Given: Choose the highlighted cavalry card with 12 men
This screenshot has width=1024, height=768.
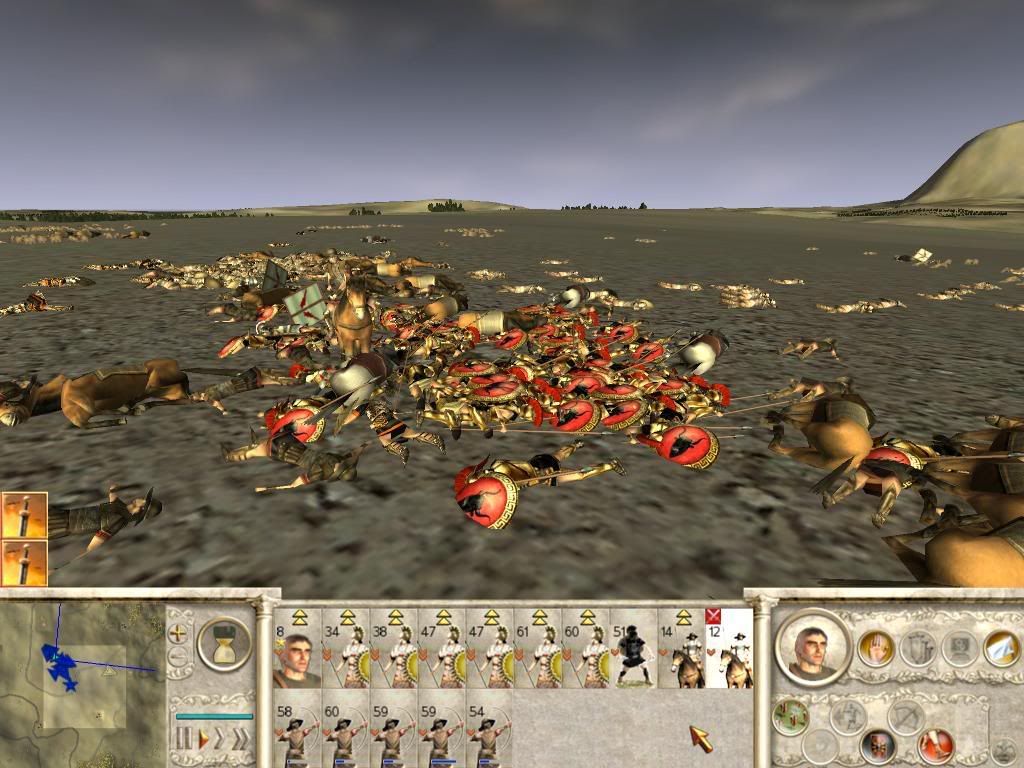Looking at the screenshot, I should point(730,650).
